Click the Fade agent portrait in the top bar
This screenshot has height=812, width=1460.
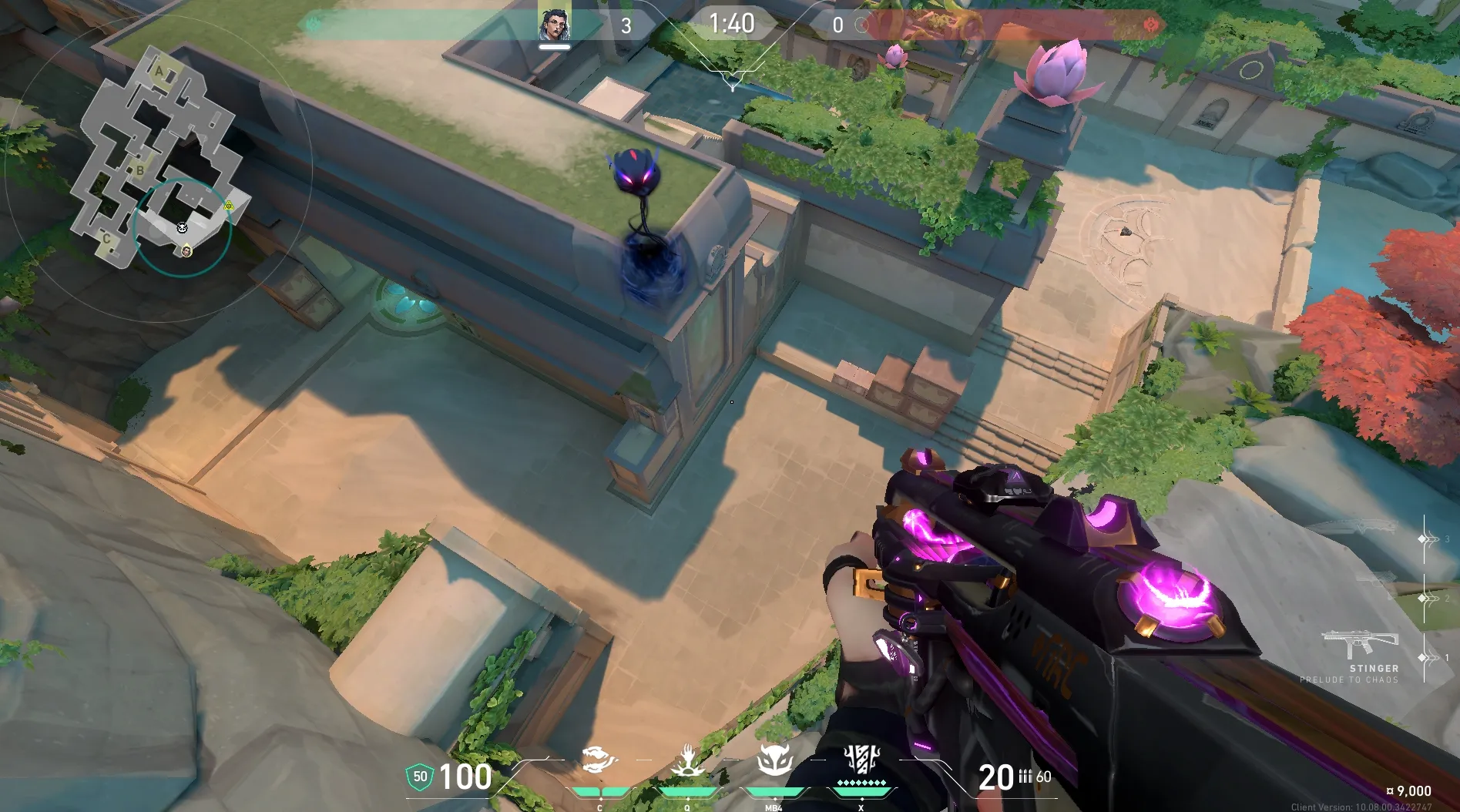click(x=554, y=25)
